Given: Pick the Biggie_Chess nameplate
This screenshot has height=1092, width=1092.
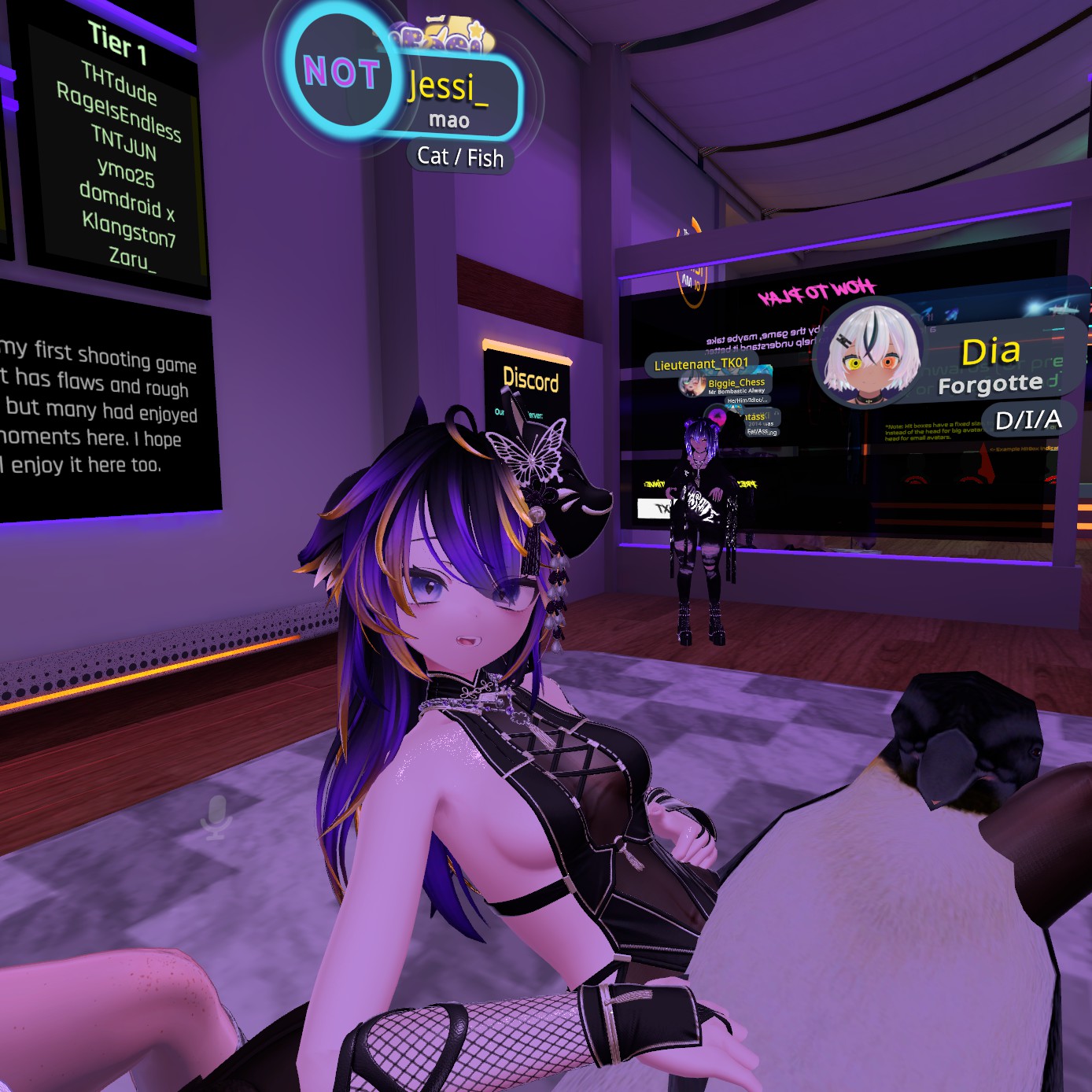Looking at the screenshot, I should point(736,383).
